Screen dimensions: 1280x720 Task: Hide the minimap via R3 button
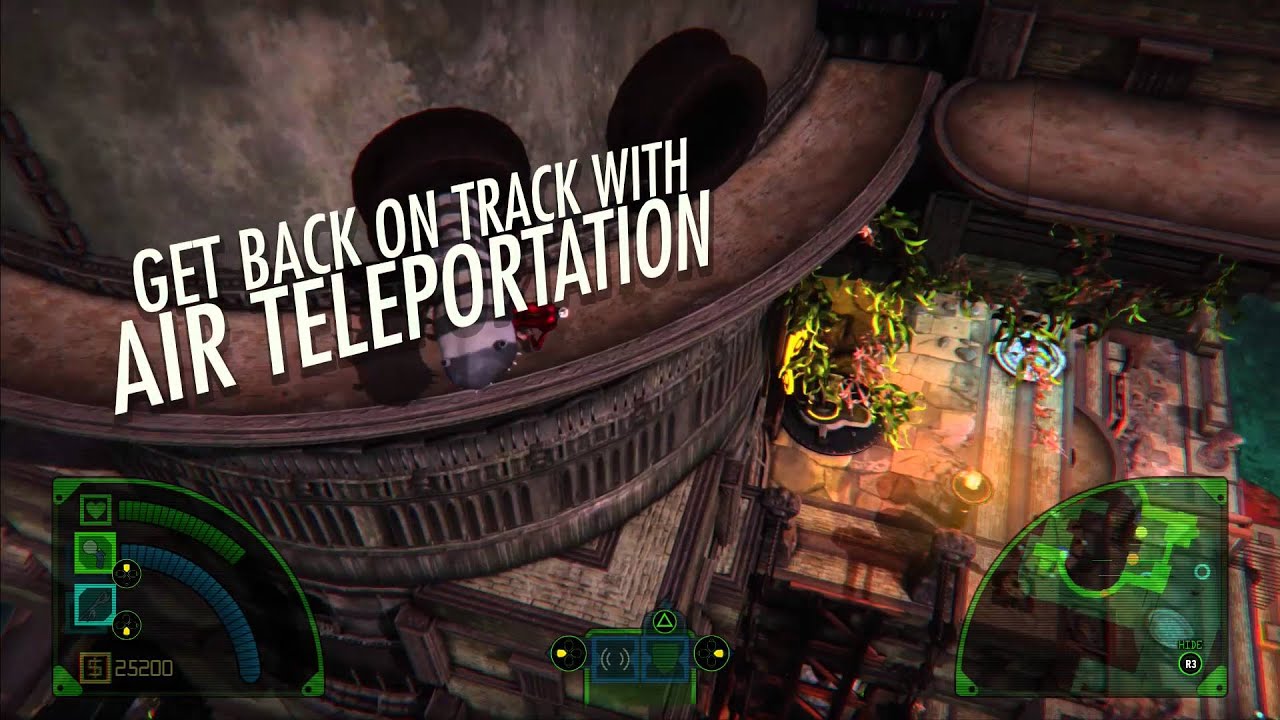[1190, 663]
